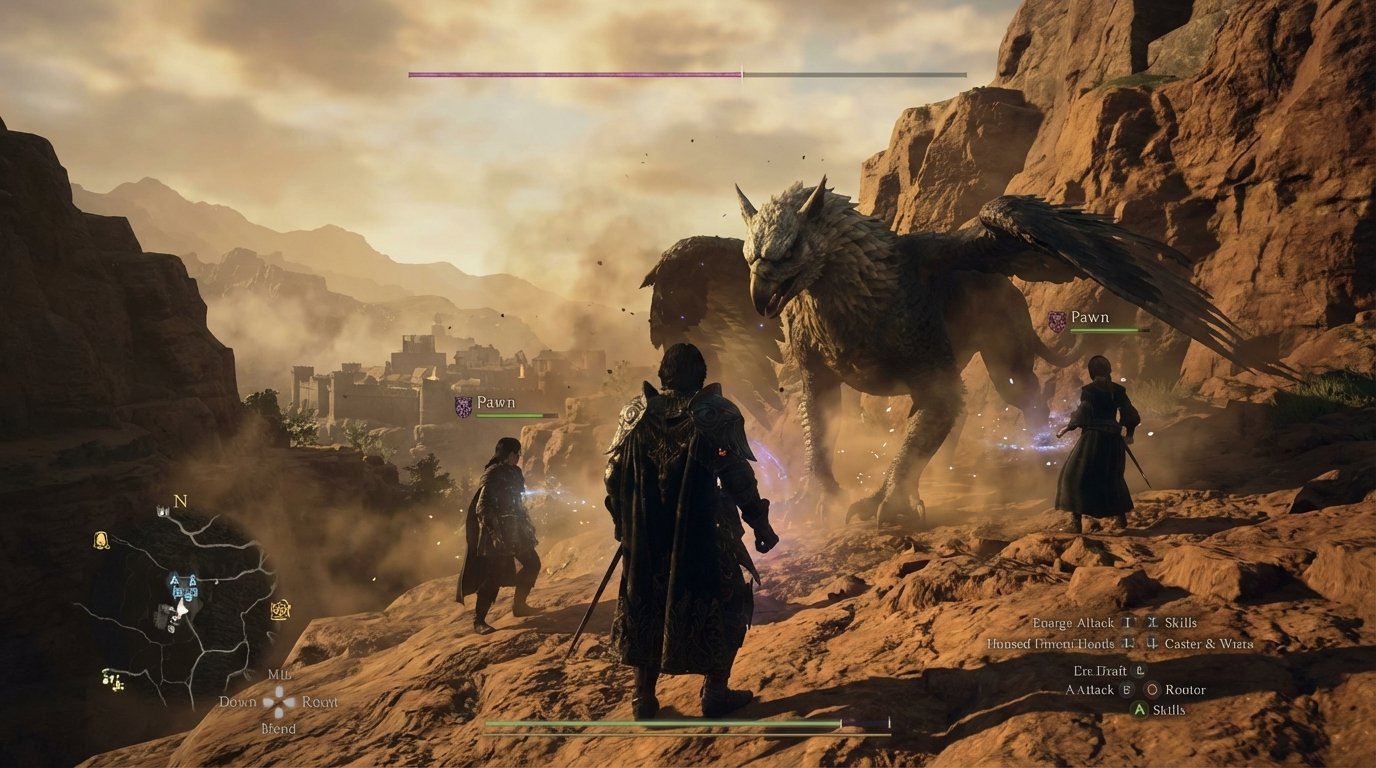Click the blue pawn markers at the minimap center
1376x768 pixels.
tap(186, 588)
